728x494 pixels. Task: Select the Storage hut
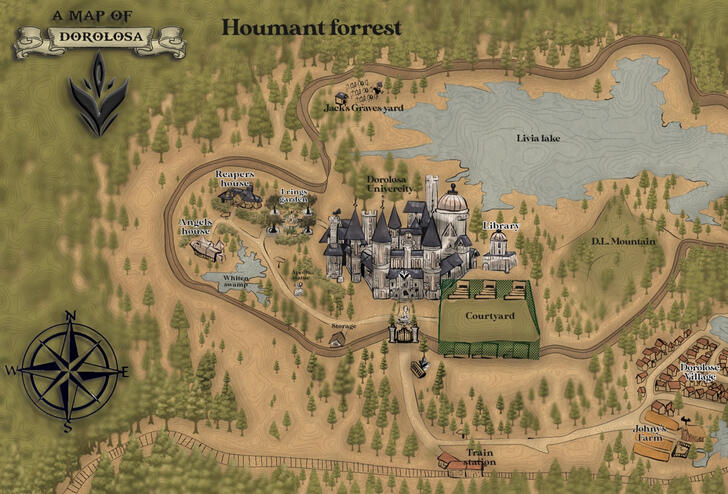[x=338, y=340]
